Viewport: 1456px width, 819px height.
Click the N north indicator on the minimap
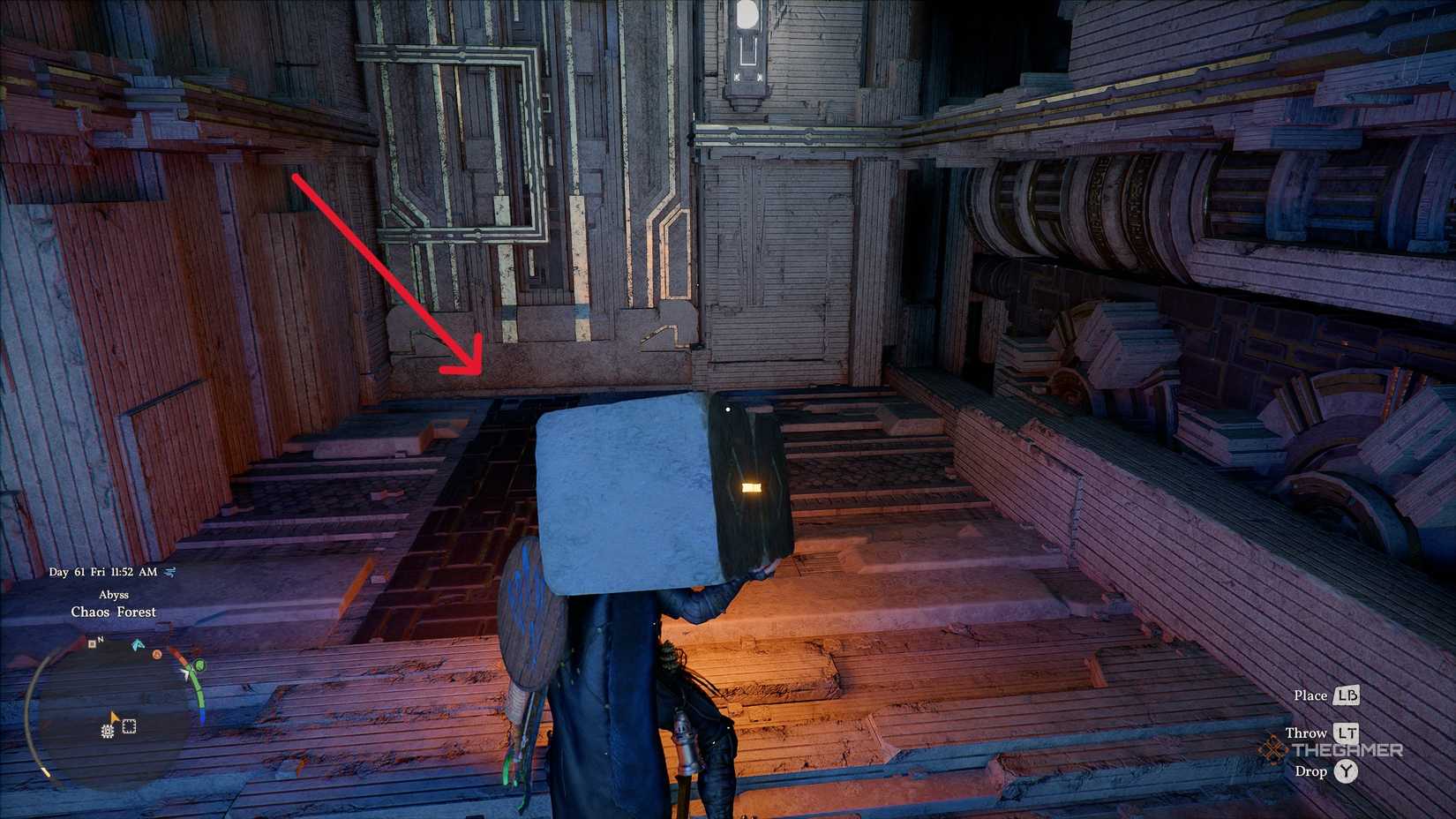(x=100, y=639)
